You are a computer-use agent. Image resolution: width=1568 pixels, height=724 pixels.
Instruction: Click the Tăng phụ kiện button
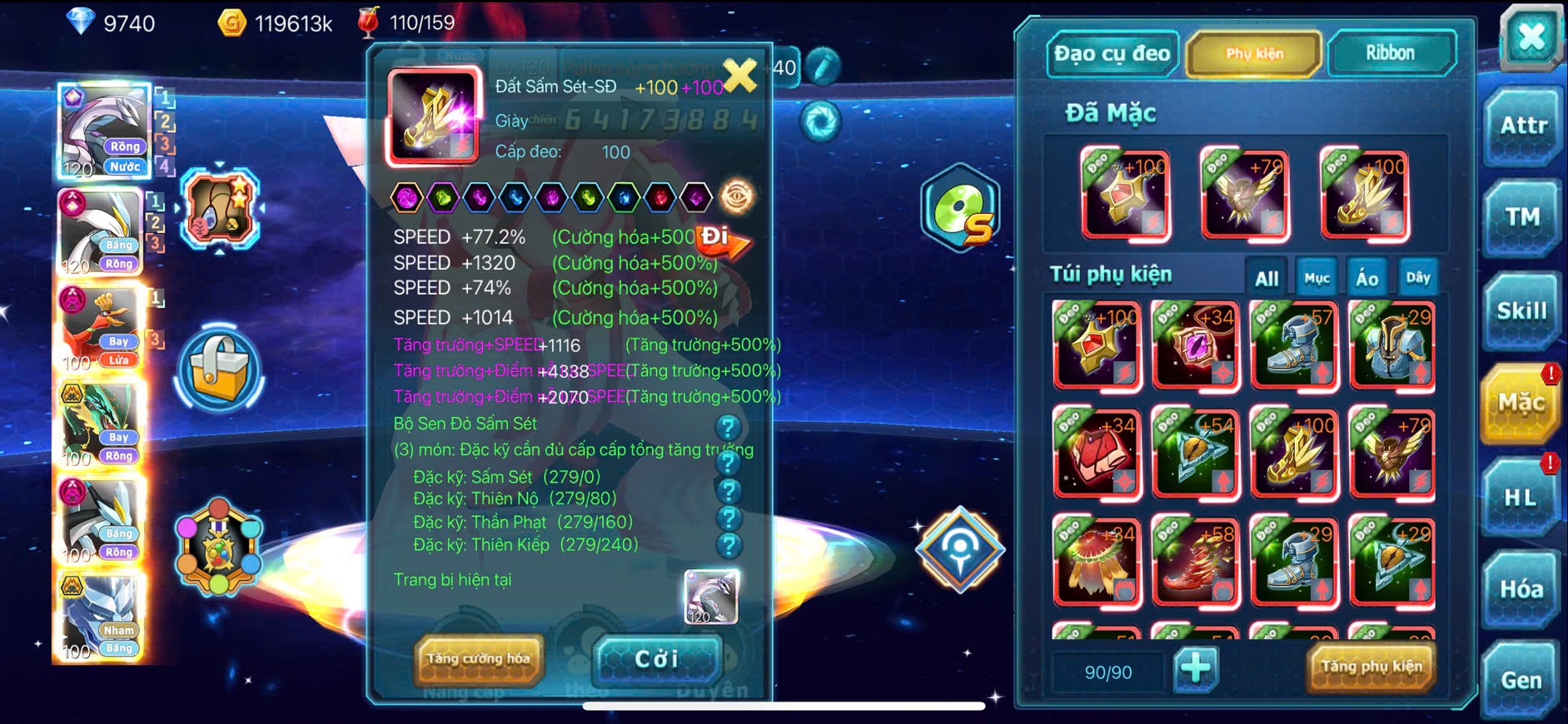click(1371, 667)
